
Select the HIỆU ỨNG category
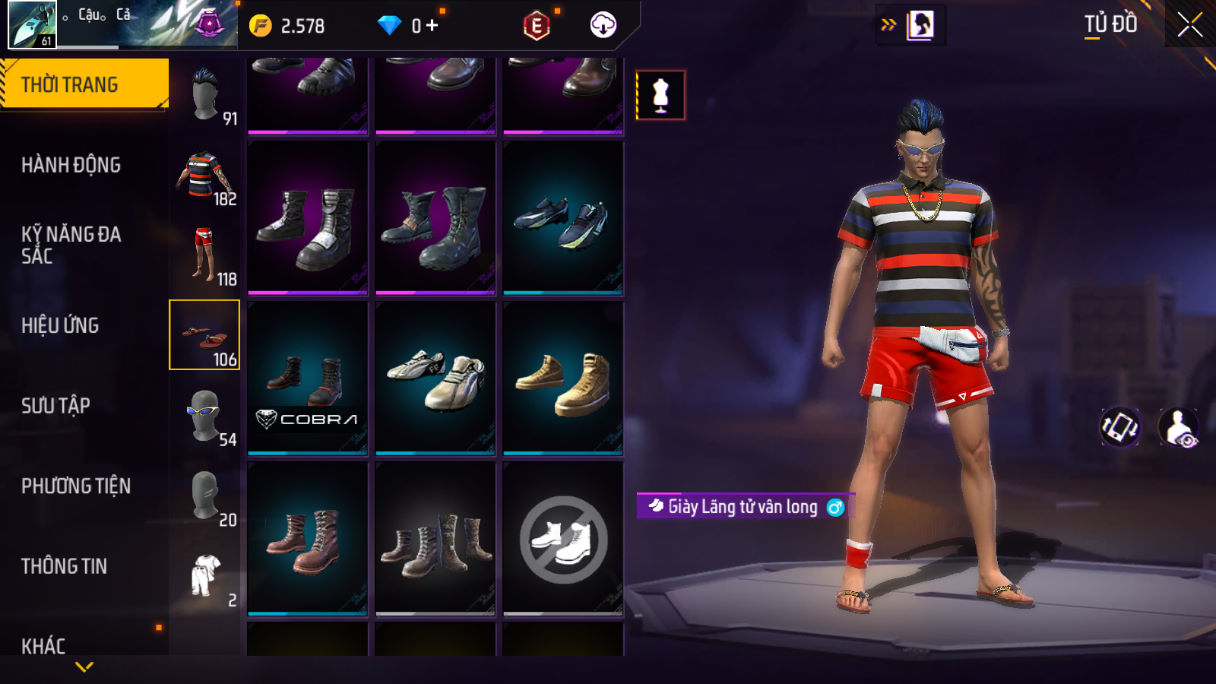pyautogui.click(x=60, y=325)
